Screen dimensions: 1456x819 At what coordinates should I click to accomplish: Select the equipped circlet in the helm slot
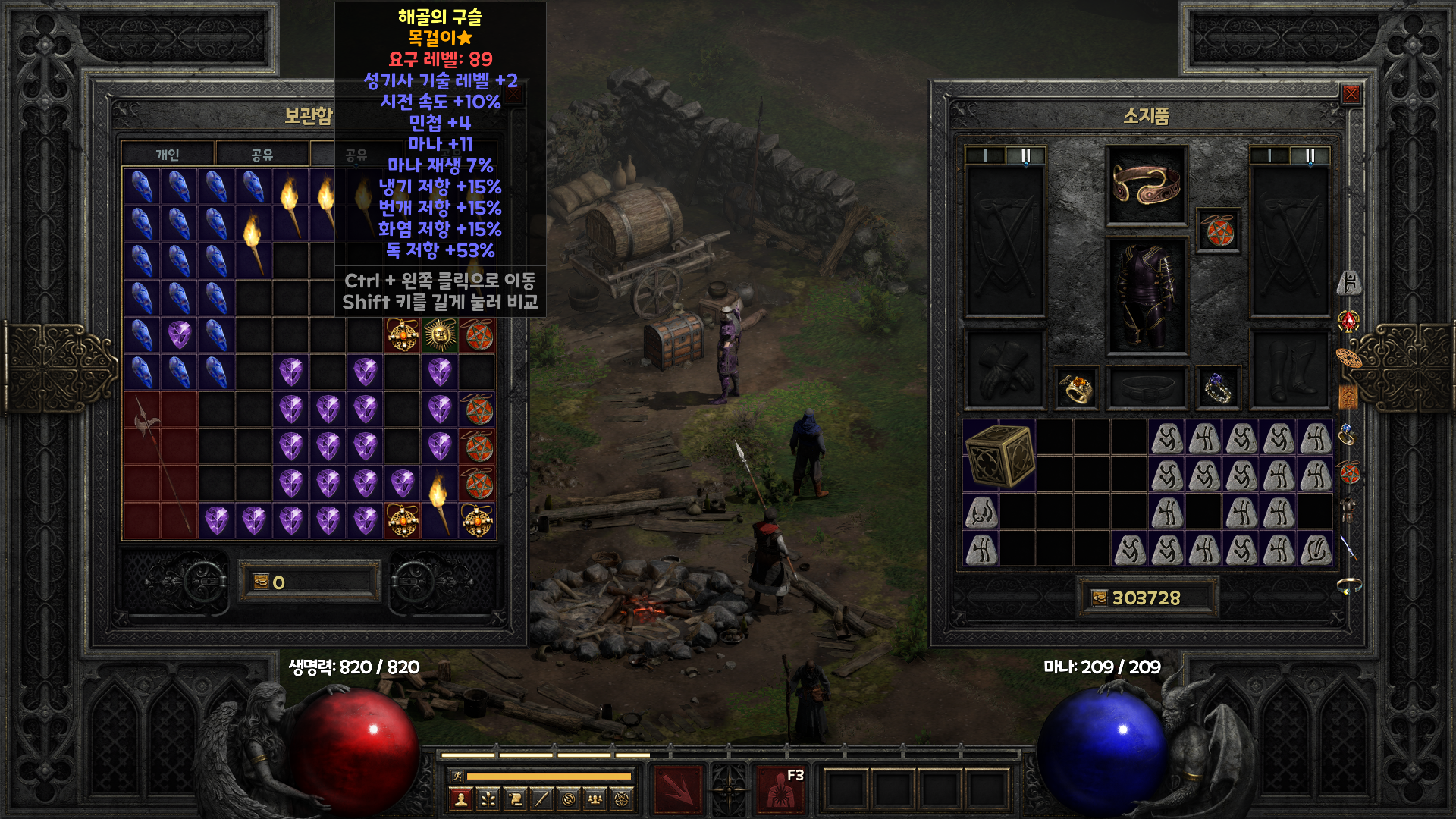(x=1147, y=186)
